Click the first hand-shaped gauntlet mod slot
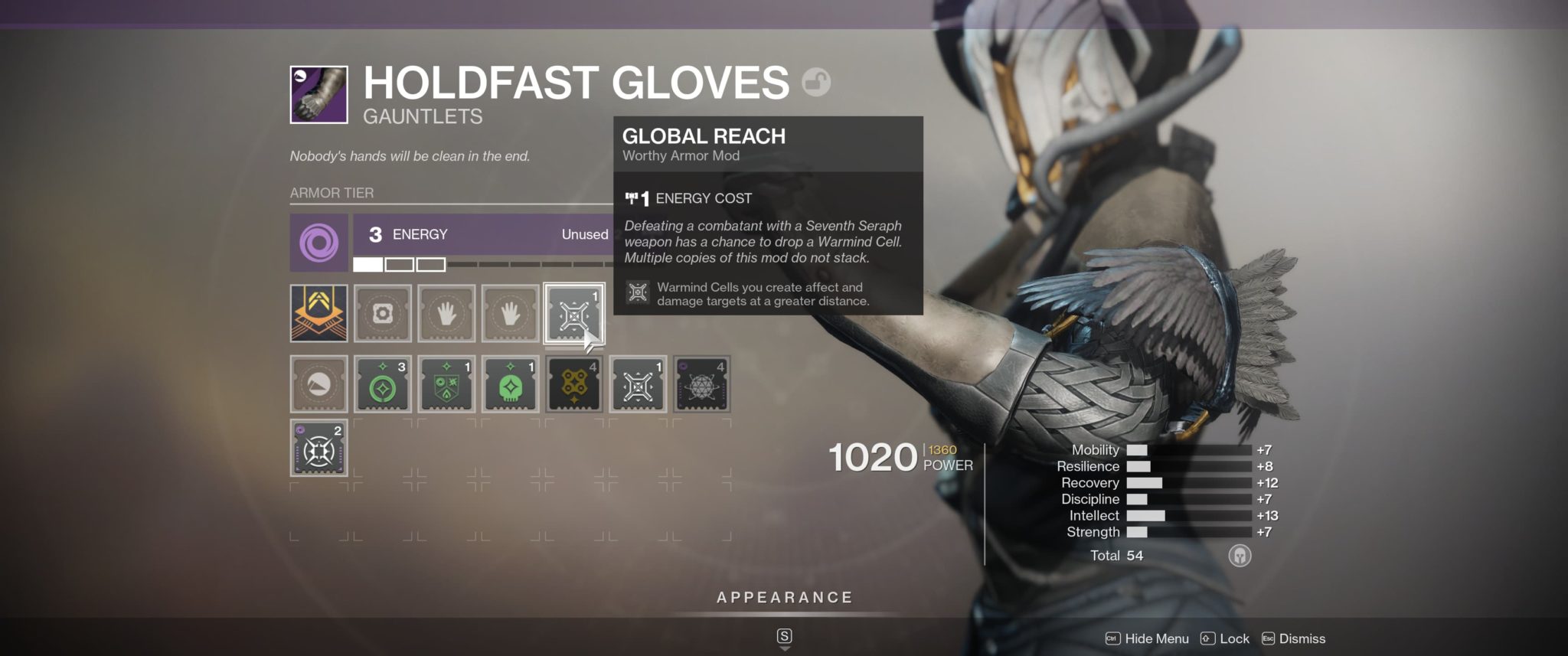 tap(446, 314)
